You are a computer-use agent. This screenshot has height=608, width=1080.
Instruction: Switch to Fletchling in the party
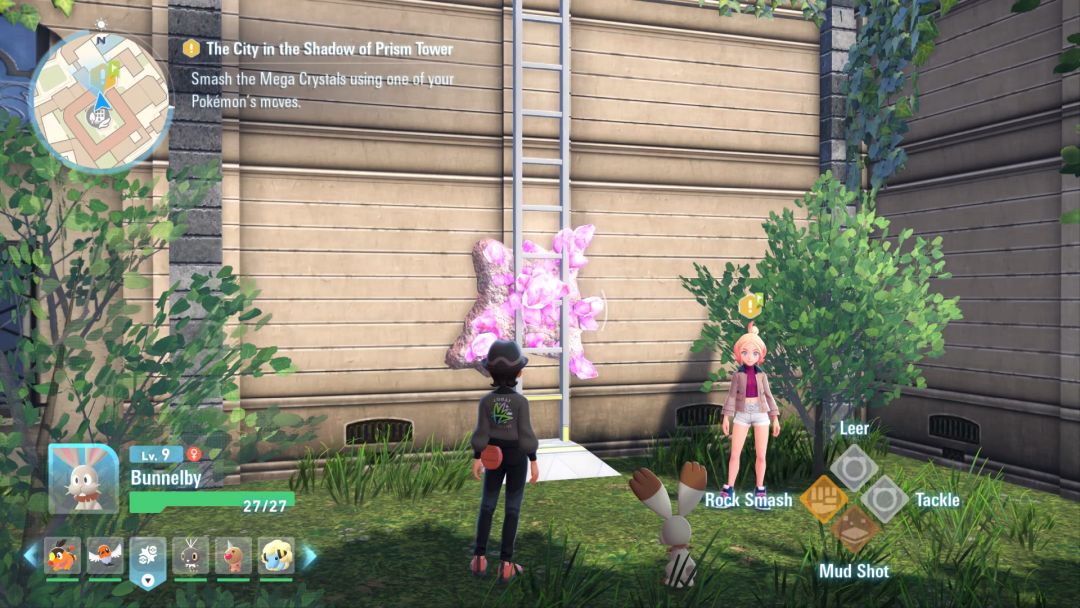[x=105, y=556]
